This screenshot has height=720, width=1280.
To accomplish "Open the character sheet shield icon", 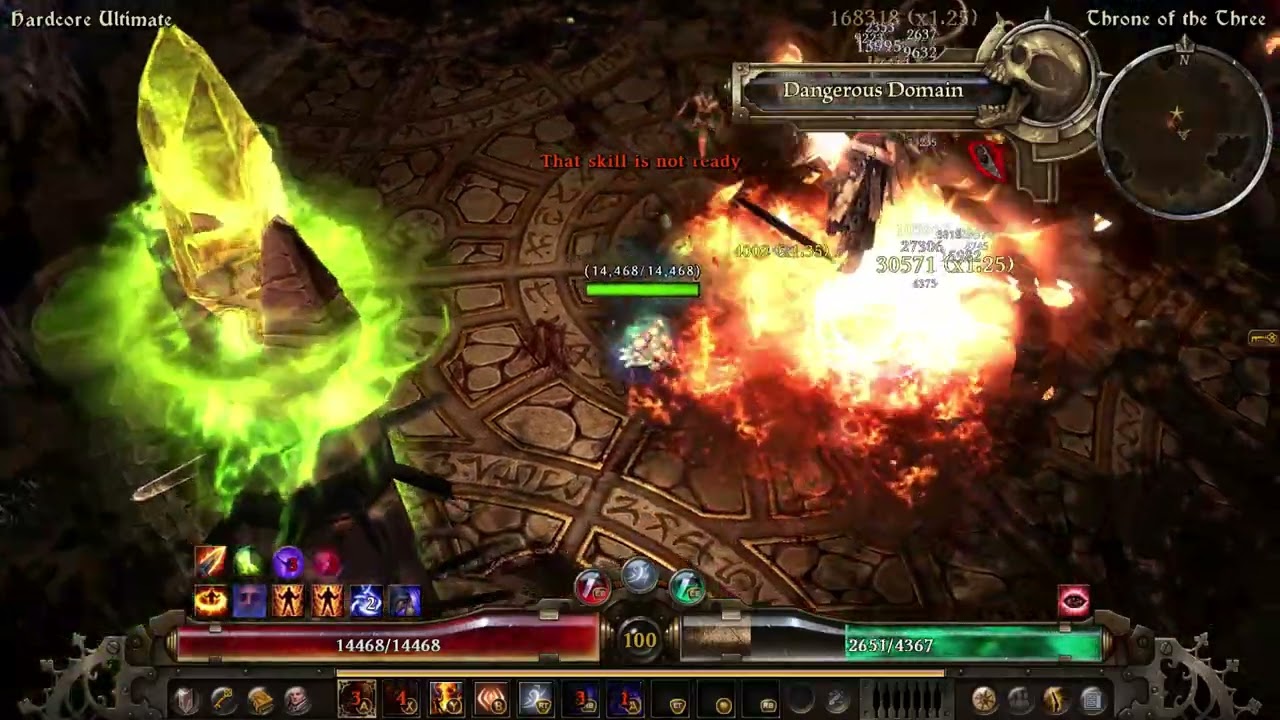I will point(185,700).
